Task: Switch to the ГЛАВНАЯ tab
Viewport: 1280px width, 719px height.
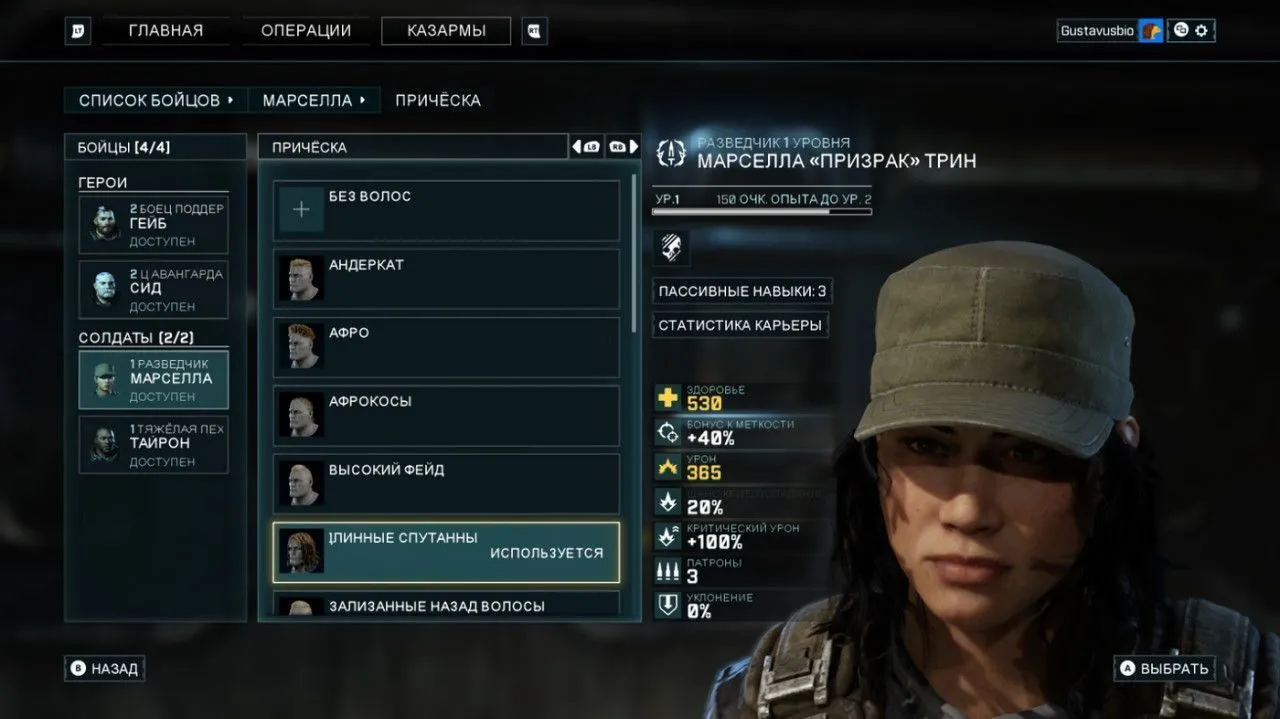Action: tap(165, 31)
